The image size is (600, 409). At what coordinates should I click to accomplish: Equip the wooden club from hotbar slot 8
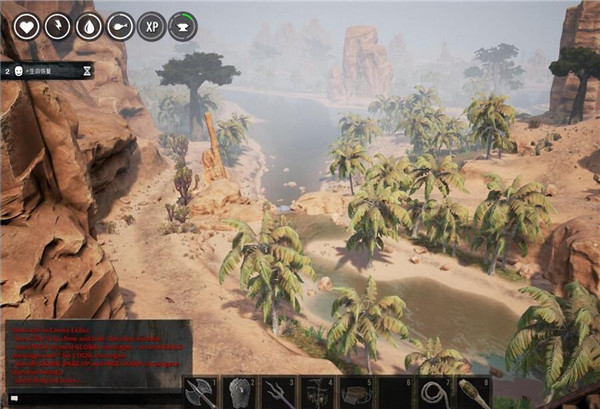[472, 393]
